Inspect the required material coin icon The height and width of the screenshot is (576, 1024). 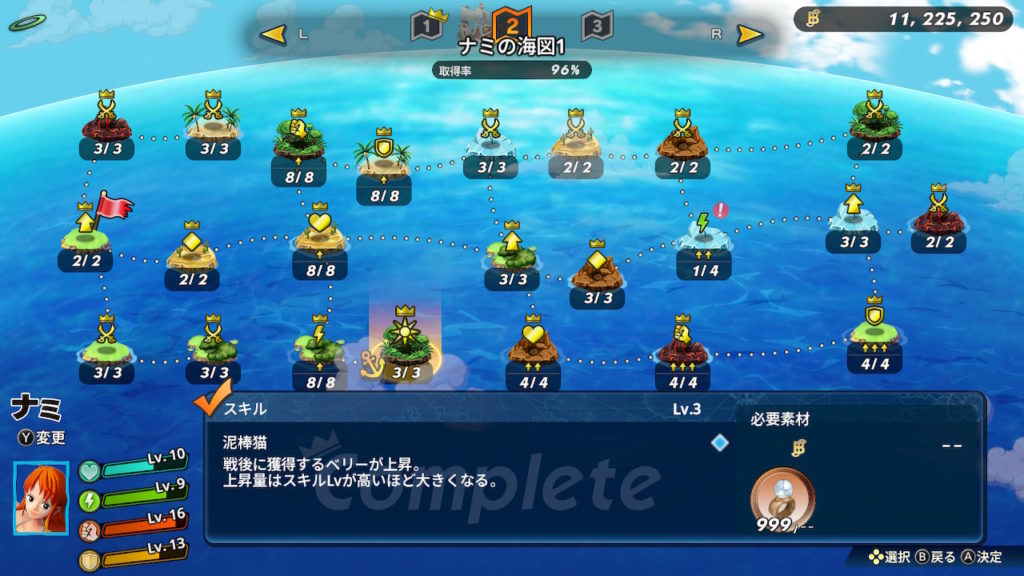coord(782,493)
